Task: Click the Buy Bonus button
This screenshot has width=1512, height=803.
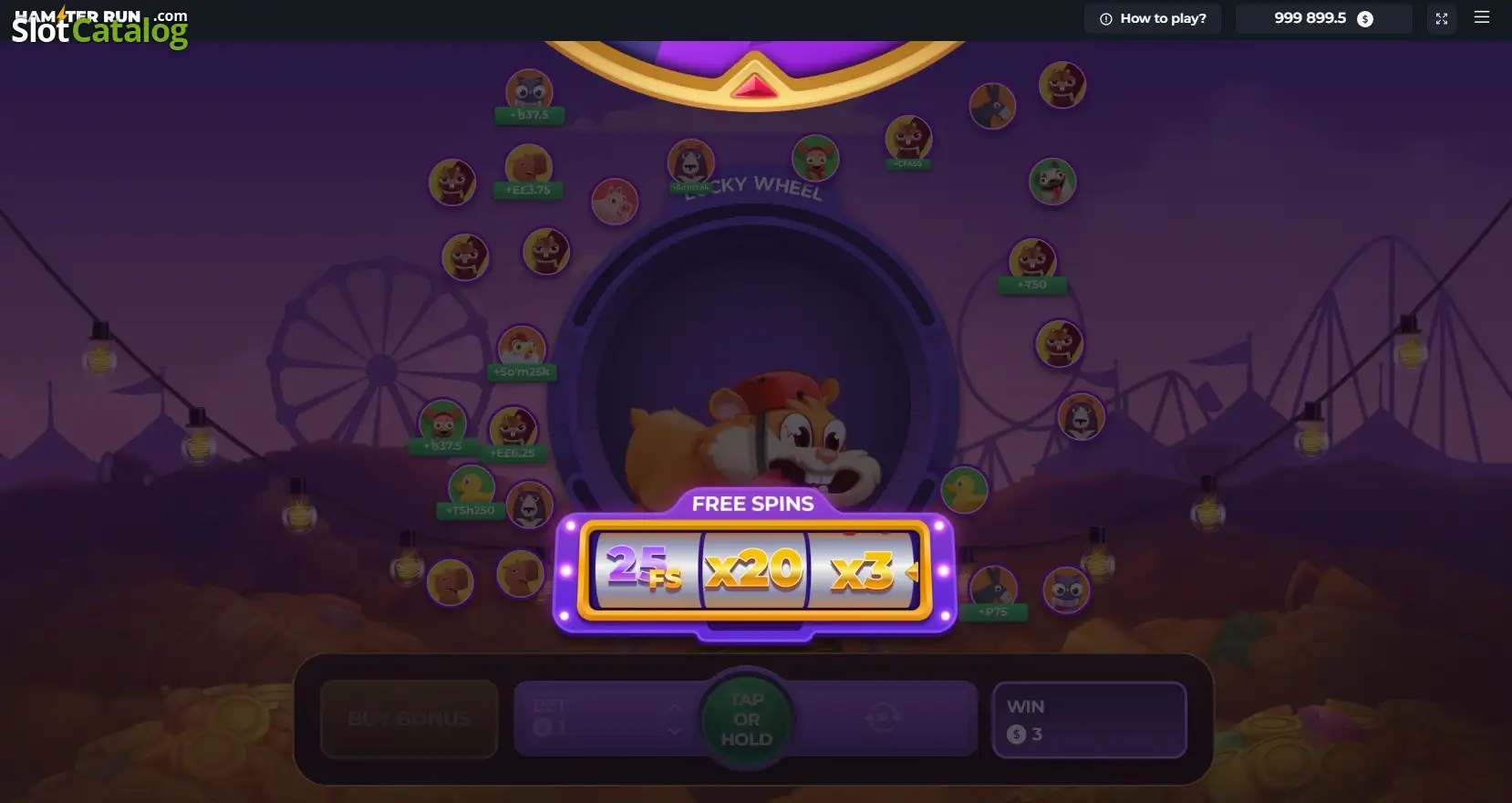Action: tap(409, 719)
